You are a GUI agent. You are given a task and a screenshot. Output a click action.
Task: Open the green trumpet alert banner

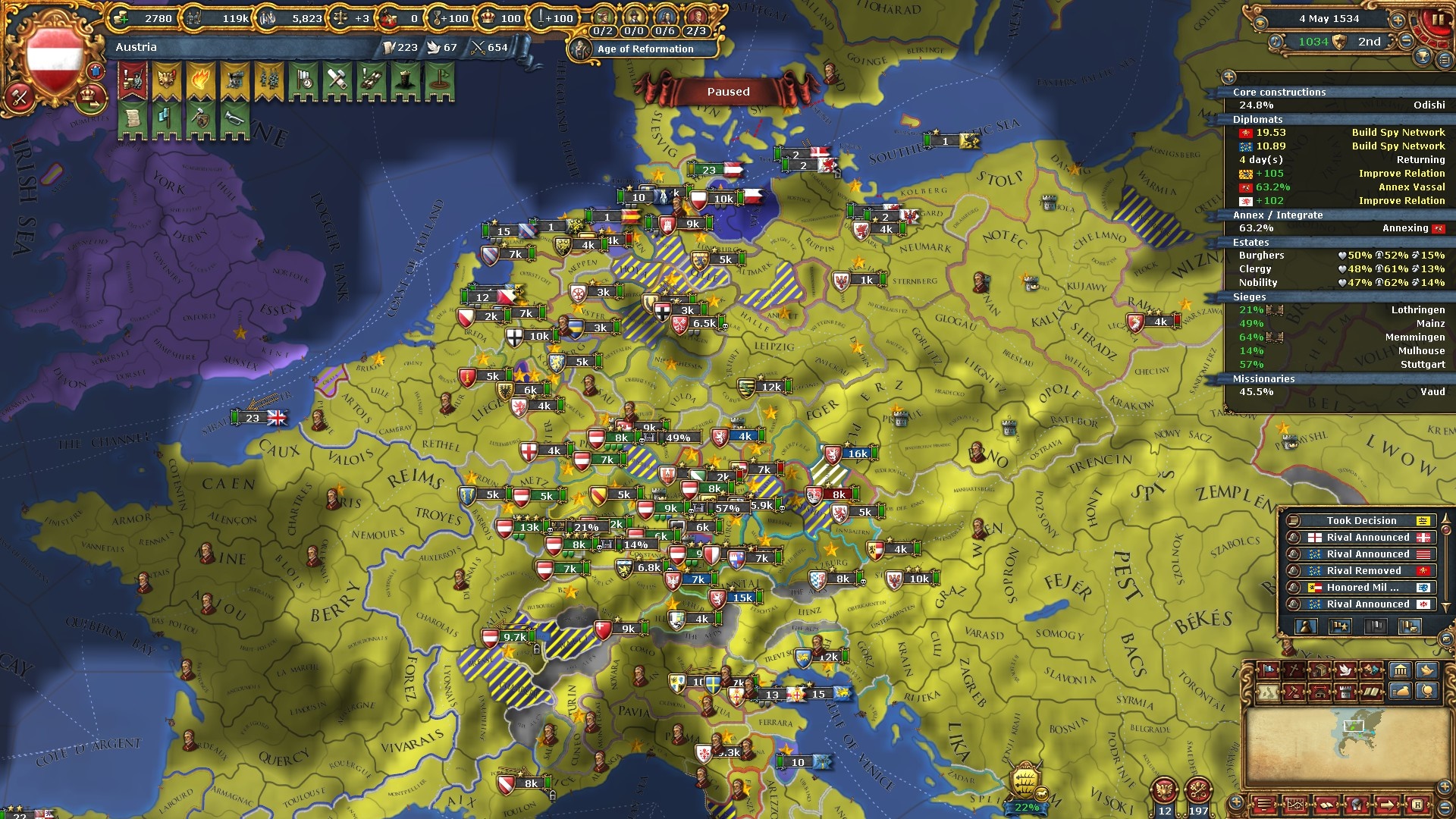click(x=235, y=120)
